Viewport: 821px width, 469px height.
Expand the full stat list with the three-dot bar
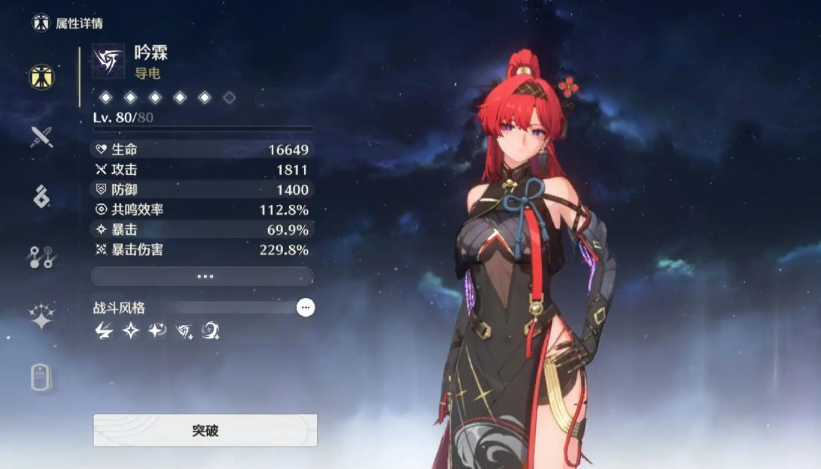[x=203, y=276]
